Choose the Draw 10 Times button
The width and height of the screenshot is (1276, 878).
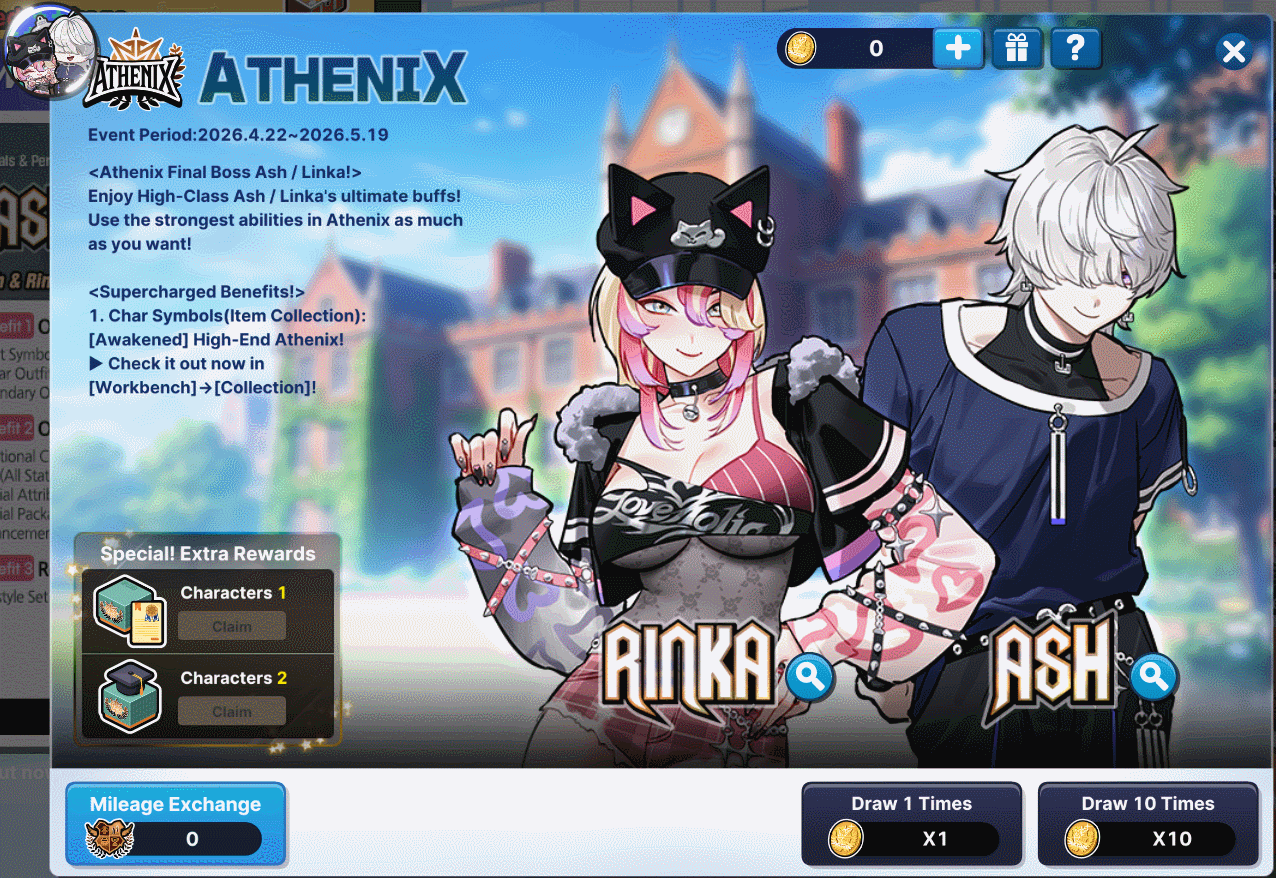[x=1147, y=823]
